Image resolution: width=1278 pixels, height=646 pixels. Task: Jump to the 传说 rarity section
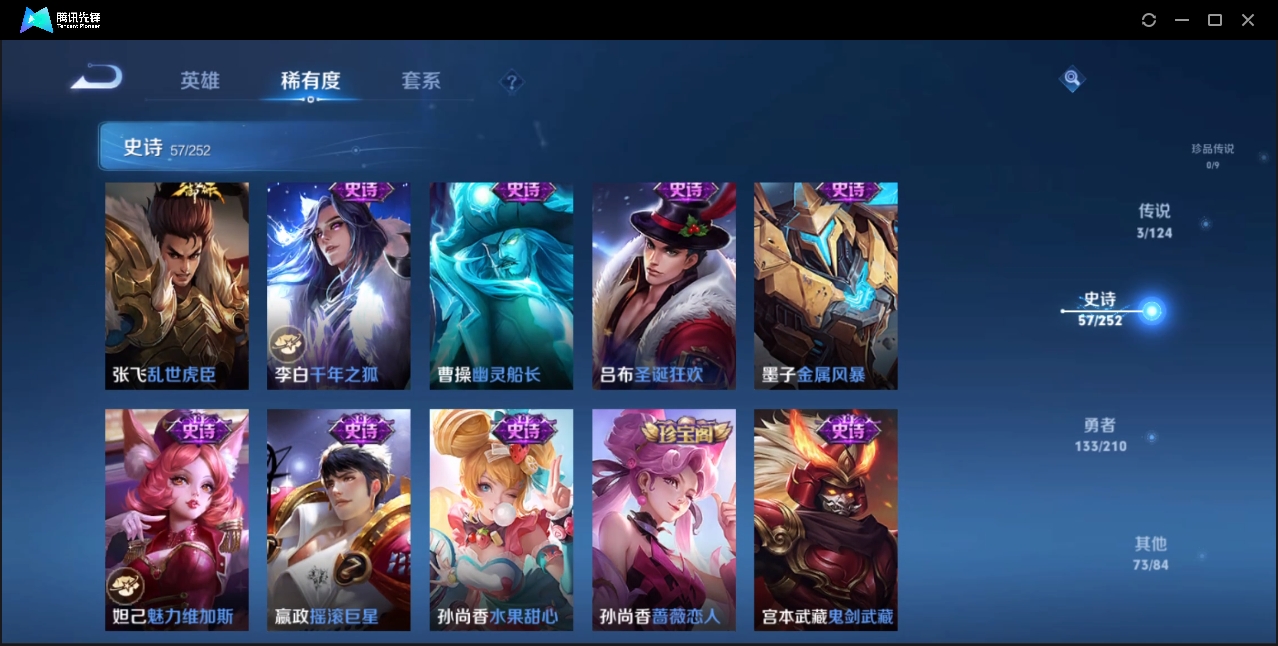(1154, 221)
